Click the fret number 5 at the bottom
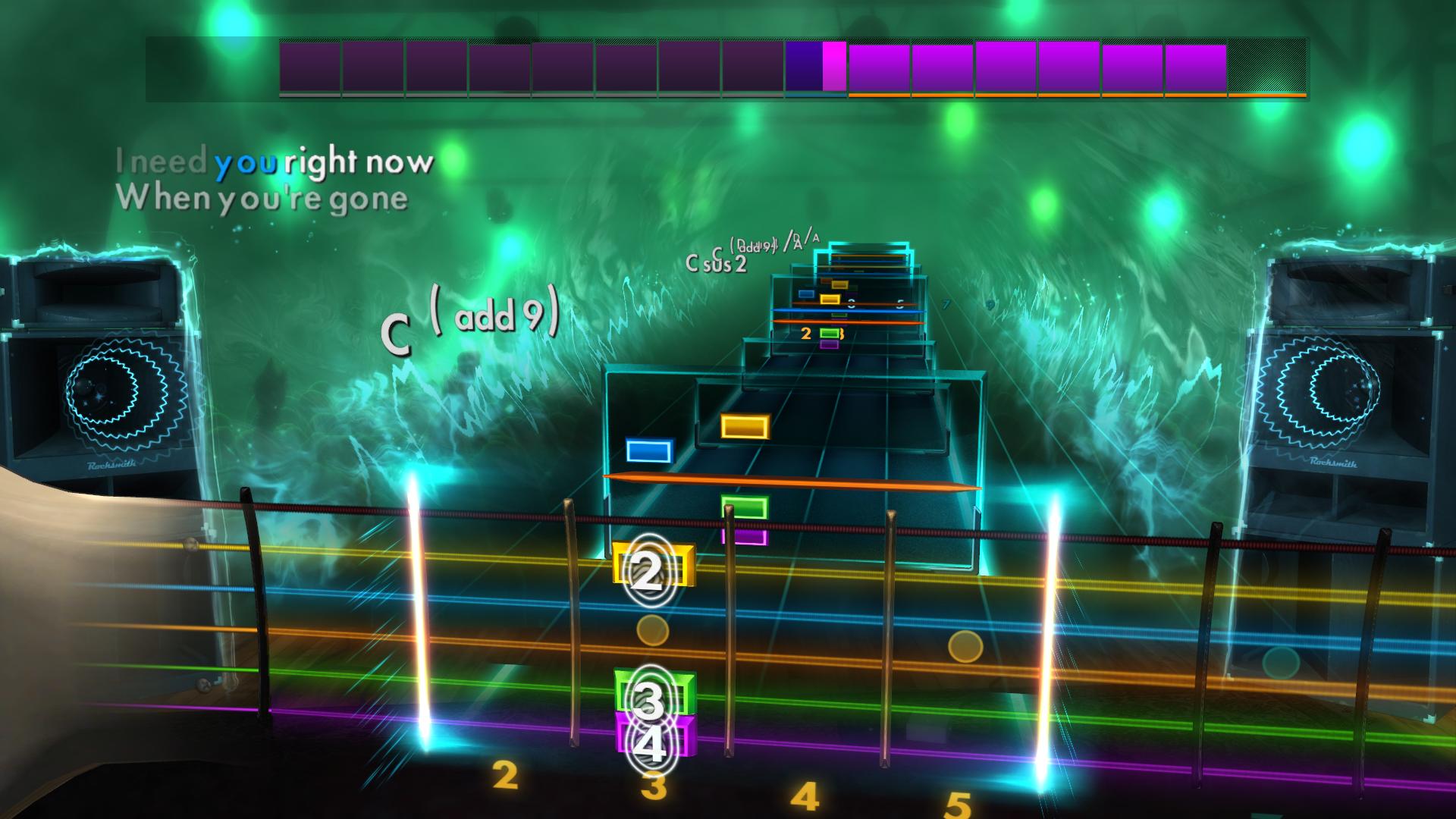 pos(959,799)
